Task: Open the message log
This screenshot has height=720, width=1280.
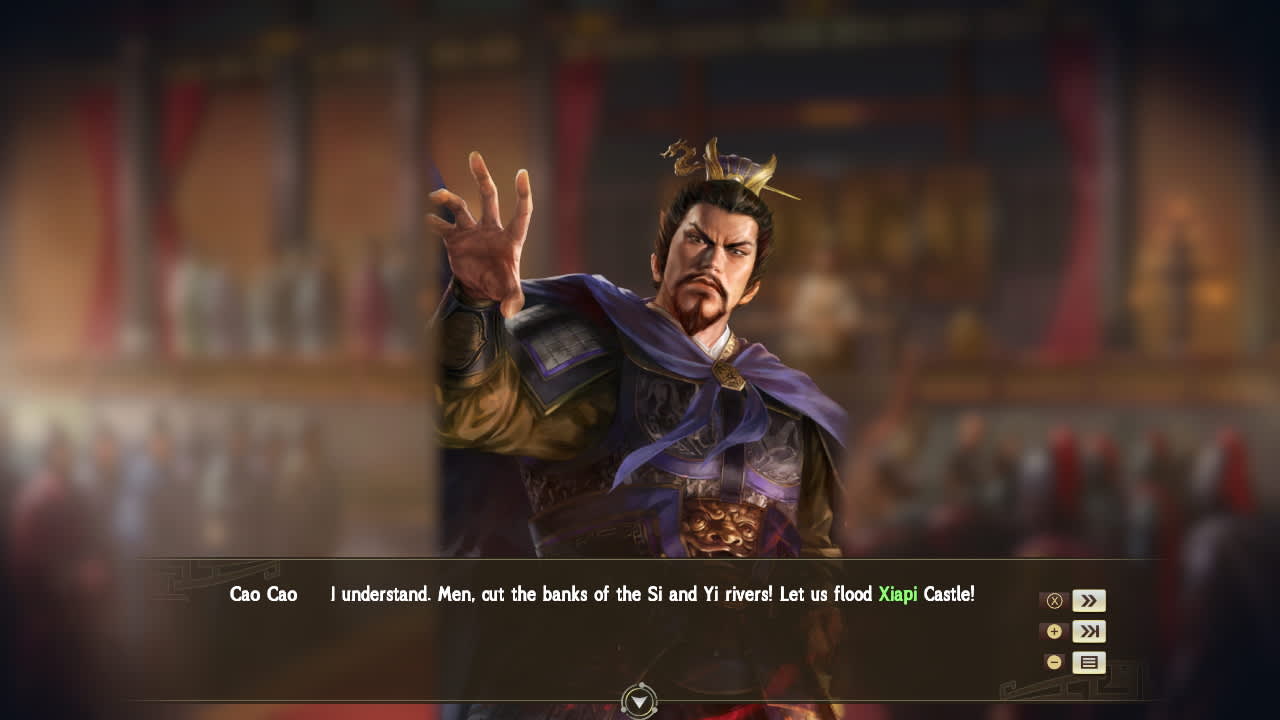Action: [x=1089, y=662]
